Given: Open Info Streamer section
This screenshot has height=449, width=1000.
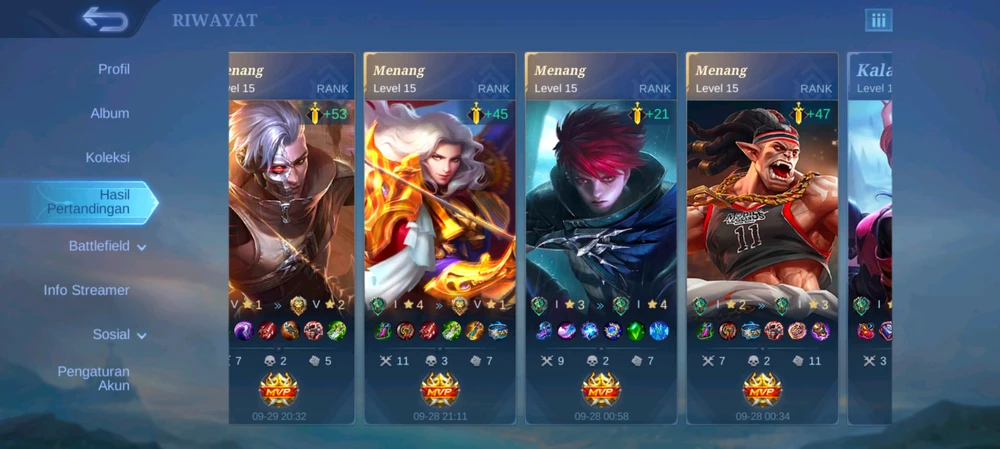Looking at the screenshot, I should [87, 290].
